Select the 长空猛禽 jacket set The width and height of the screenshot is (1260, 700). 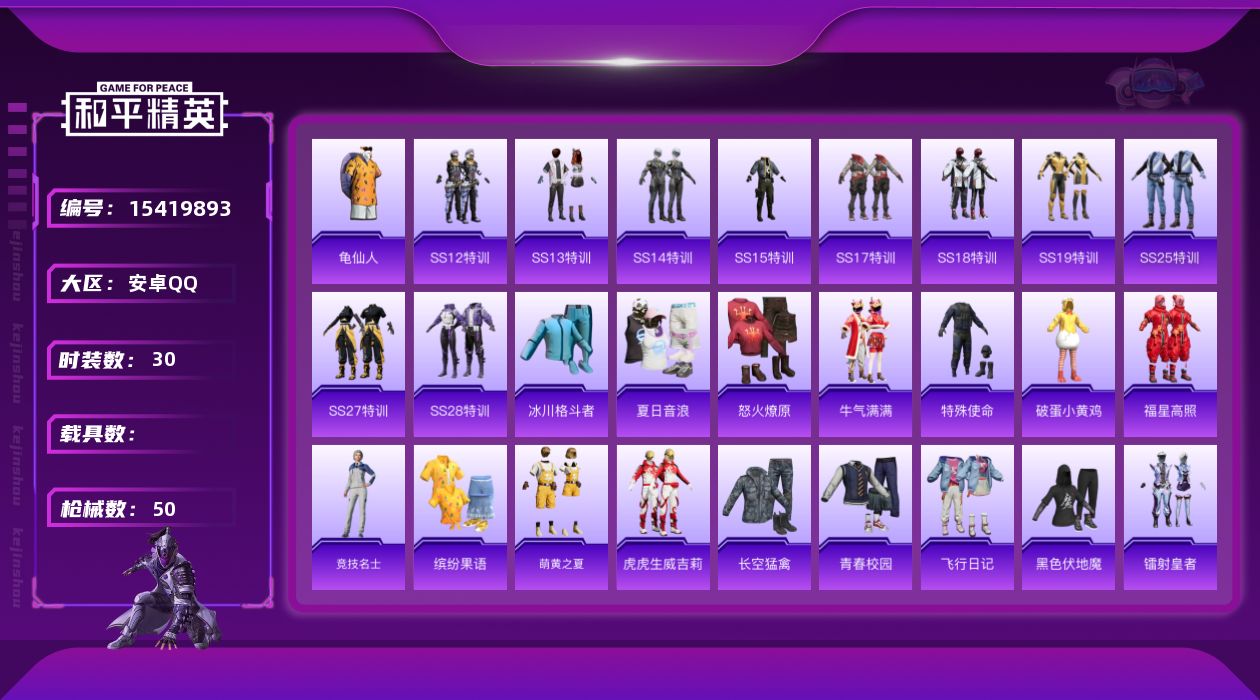[764, 516]
